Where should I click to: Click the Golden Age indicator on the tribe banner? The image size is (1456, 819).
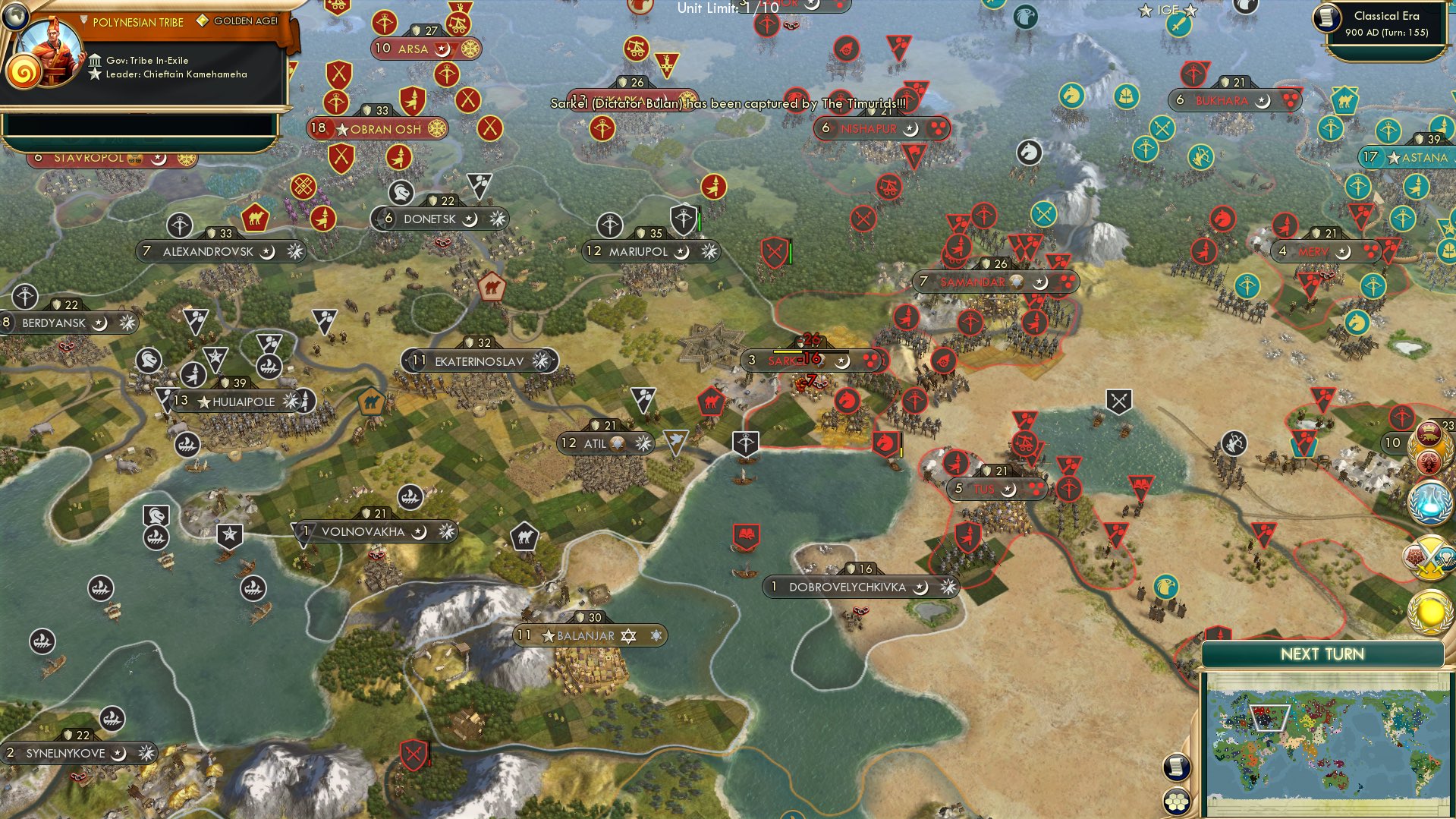point(203,20)
